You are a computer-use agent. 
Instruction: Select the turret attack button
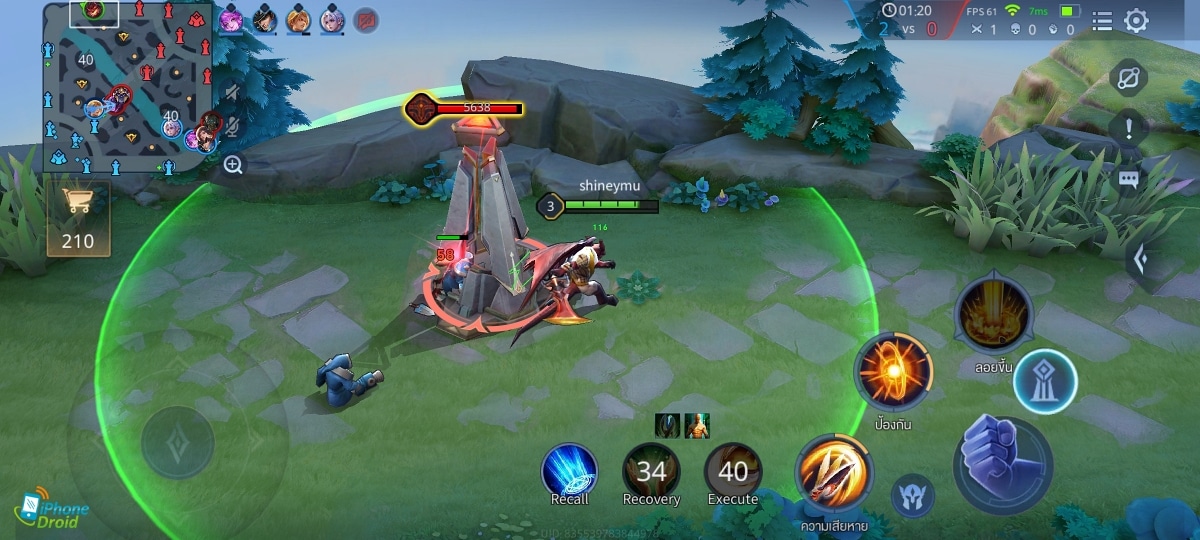(1045, 382)
